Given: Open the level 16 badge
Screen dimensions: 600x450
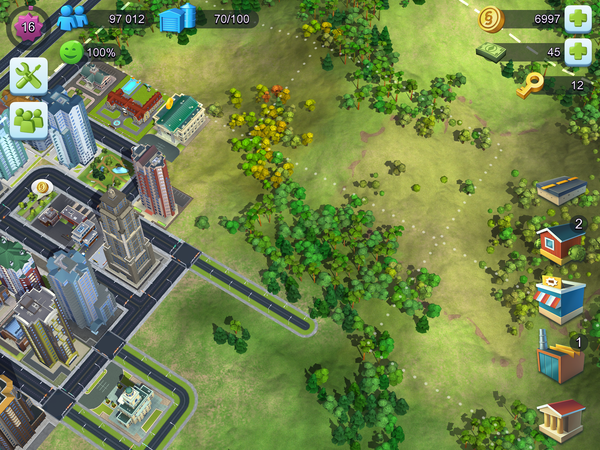Looking at the screenshot, I should pyautogui.click(x=27, y=26).
